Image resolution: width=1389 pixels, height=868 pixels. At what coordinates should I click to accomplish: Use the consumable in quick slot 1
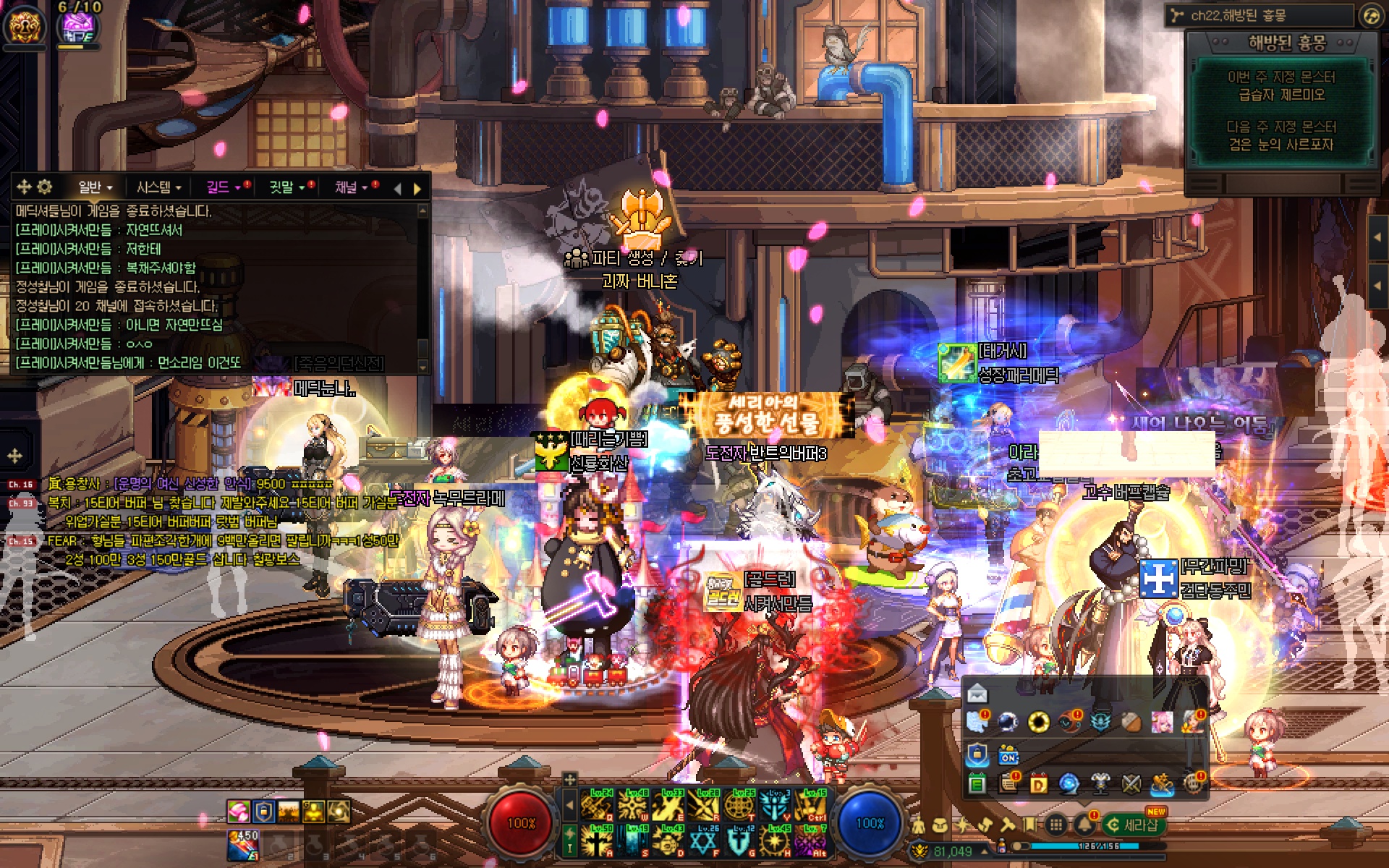point(245,843)
